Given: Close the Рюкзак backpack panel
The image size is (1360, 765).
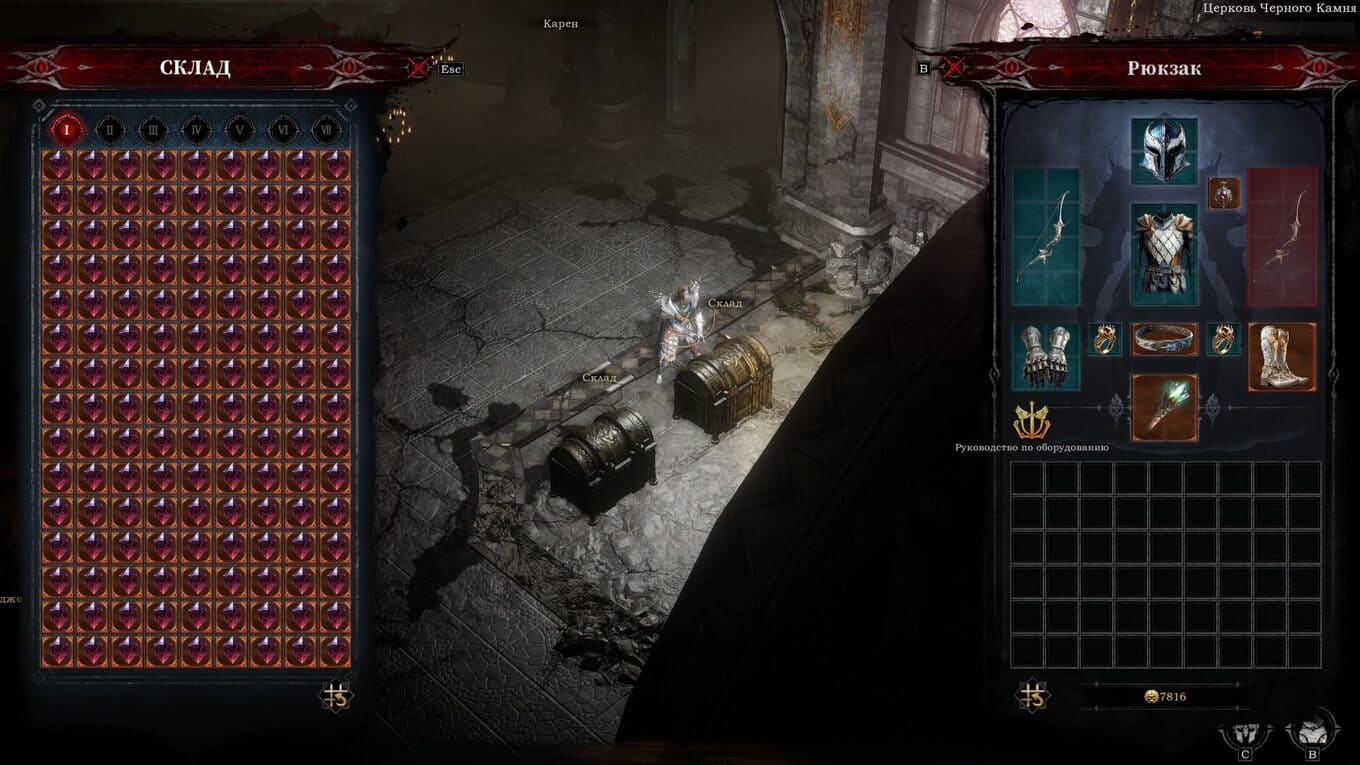Looking at the screenshot, I should [953, 68].
